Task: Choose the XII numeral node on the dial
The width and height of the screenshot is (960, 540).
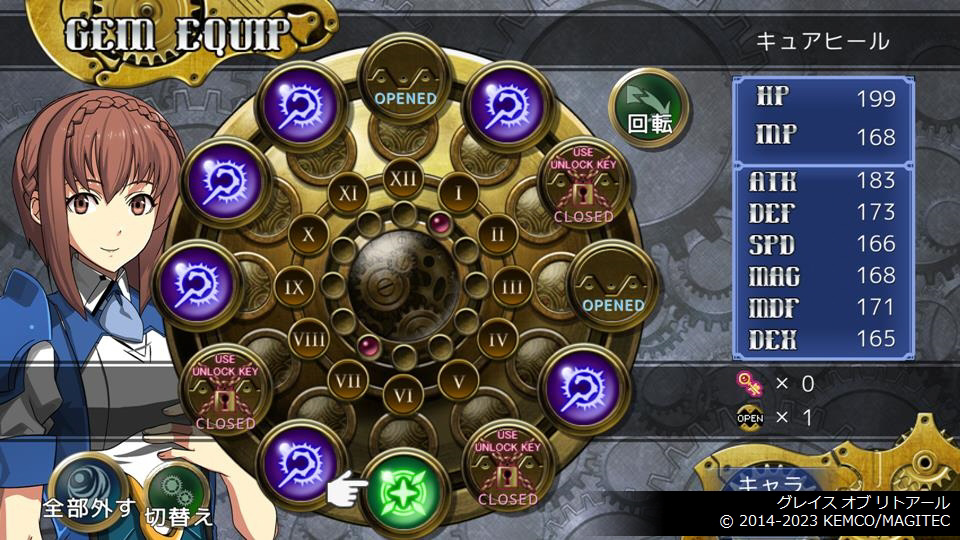Action: point(404,178)
